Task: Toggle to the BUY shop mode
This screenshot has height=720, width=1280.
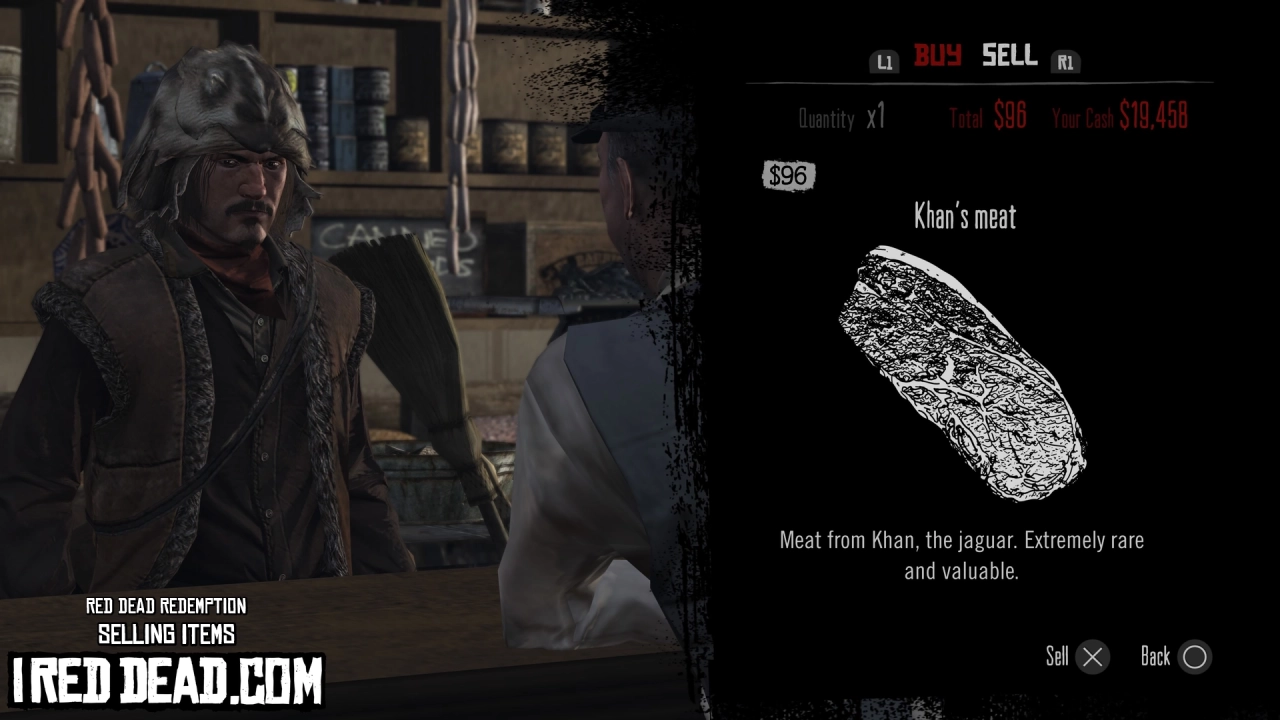Action: point(936,57)
